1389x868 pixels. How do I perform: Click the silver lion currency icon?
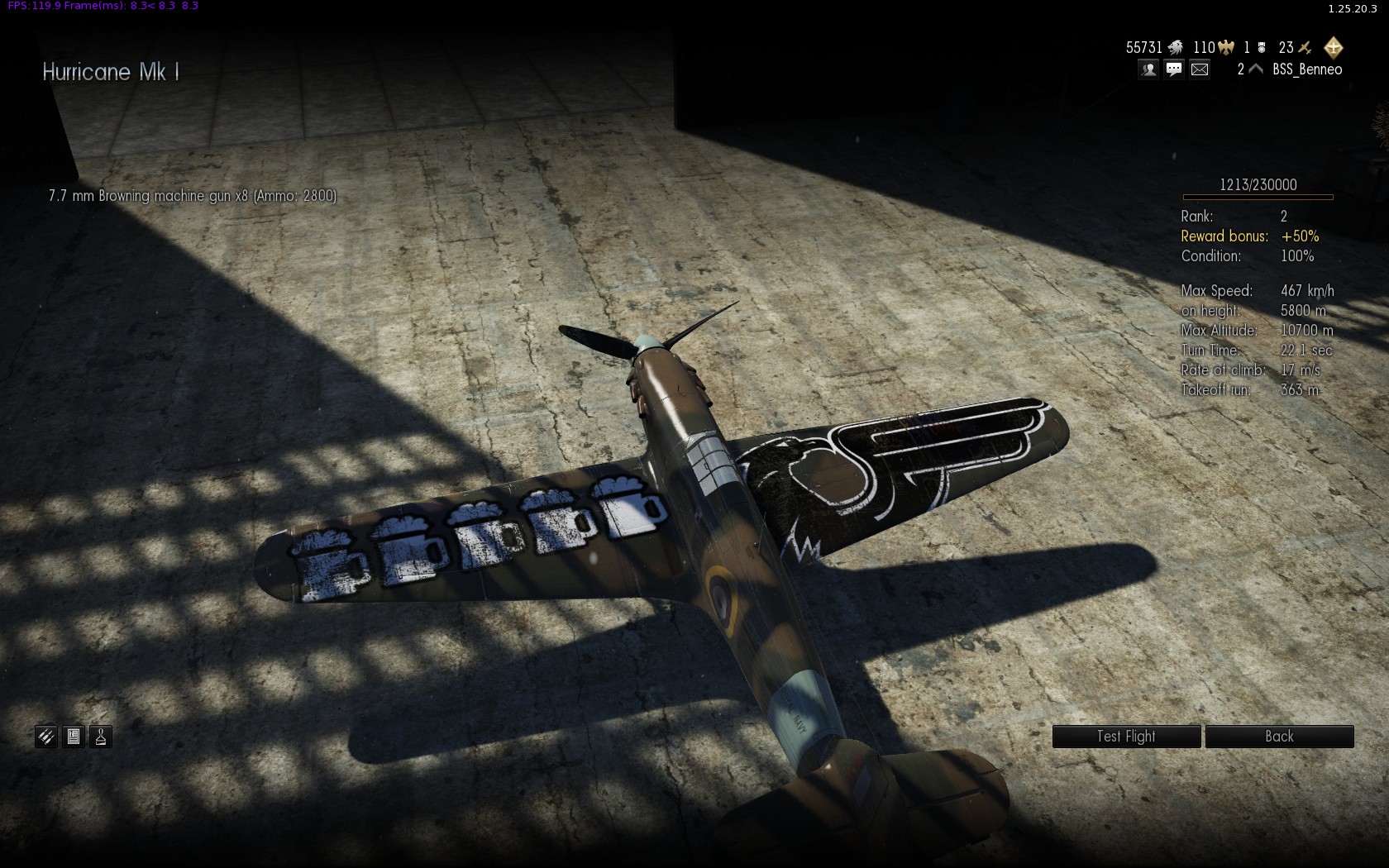(1175, 48)
